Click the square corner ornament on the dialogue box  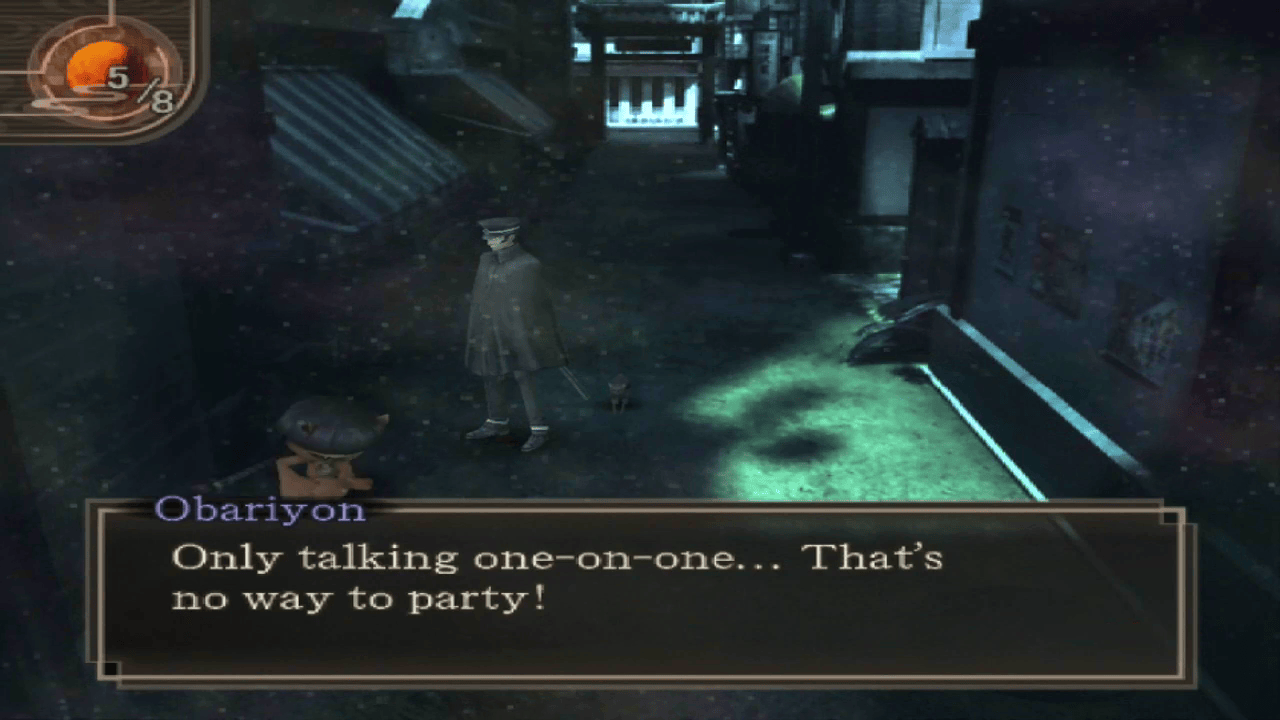1168,517
